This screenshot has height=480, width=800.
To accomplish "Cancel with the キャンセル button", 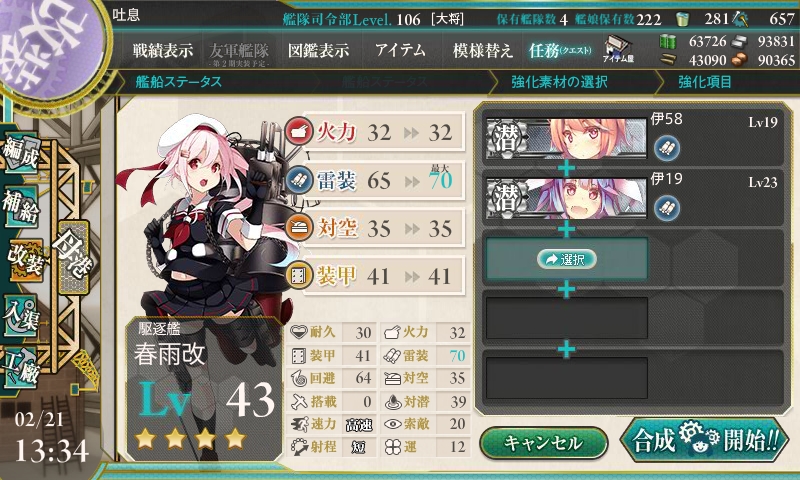I will coord(542,442).
